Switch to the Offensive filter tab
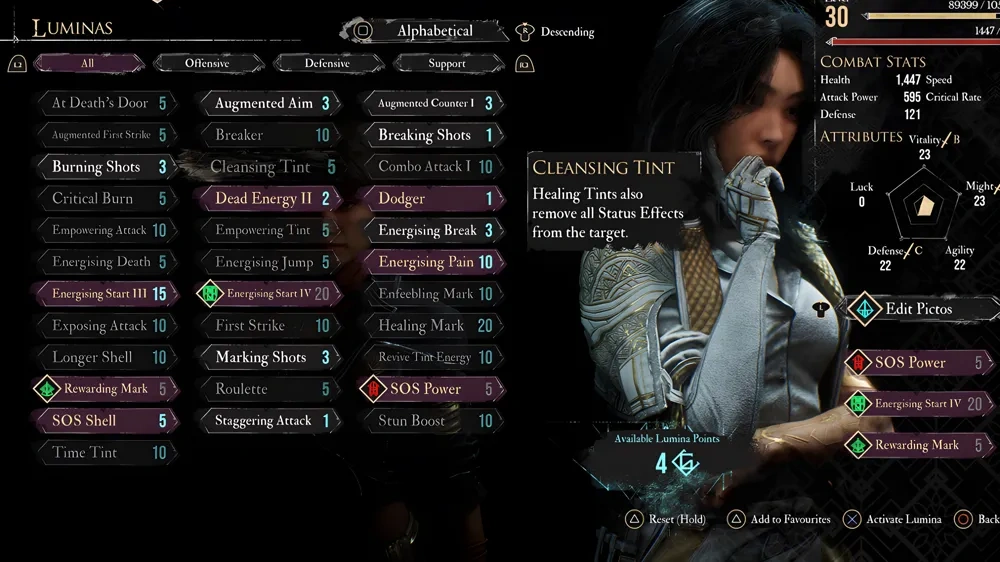Image resolution: width=1000 pixels, height=562 pixels. [207, 63]
